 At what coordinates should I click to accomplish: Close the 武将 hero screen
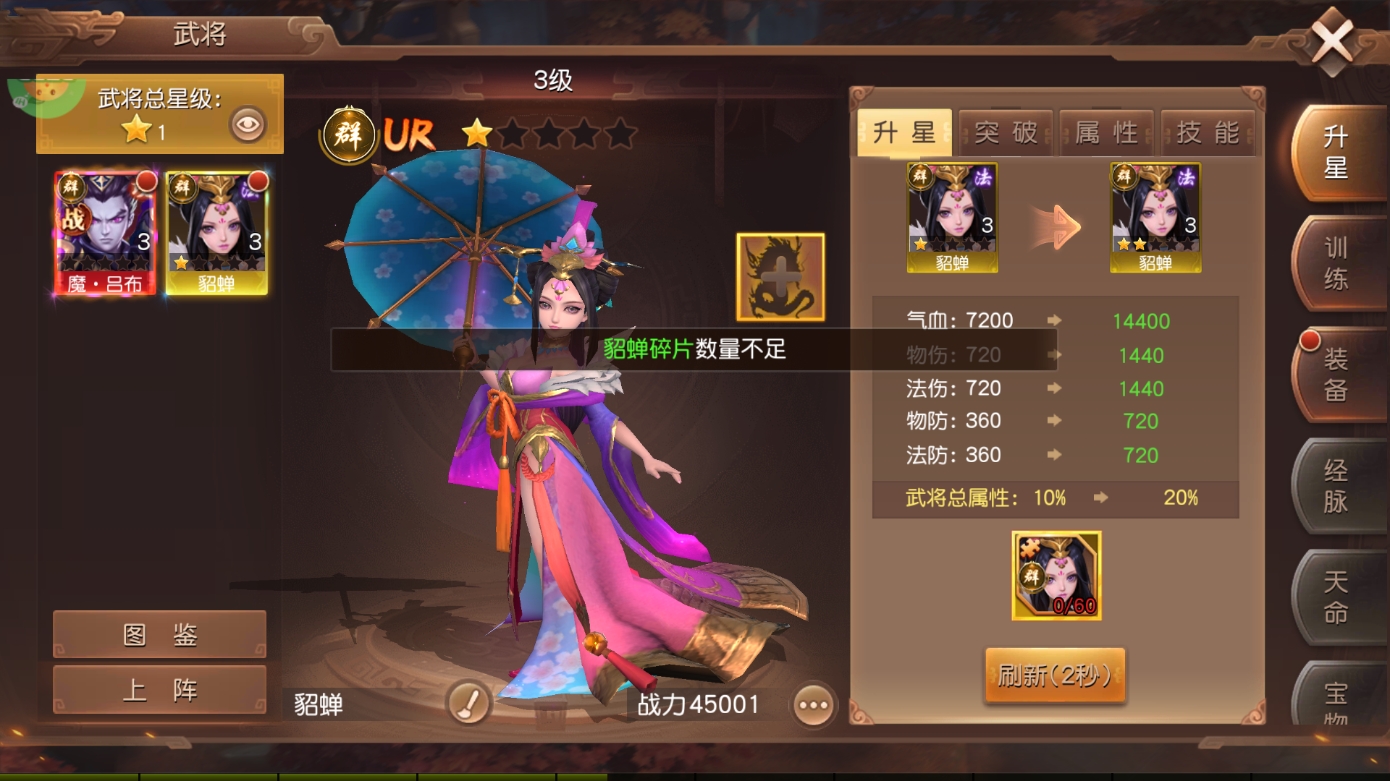click(x=1331, y=42)
